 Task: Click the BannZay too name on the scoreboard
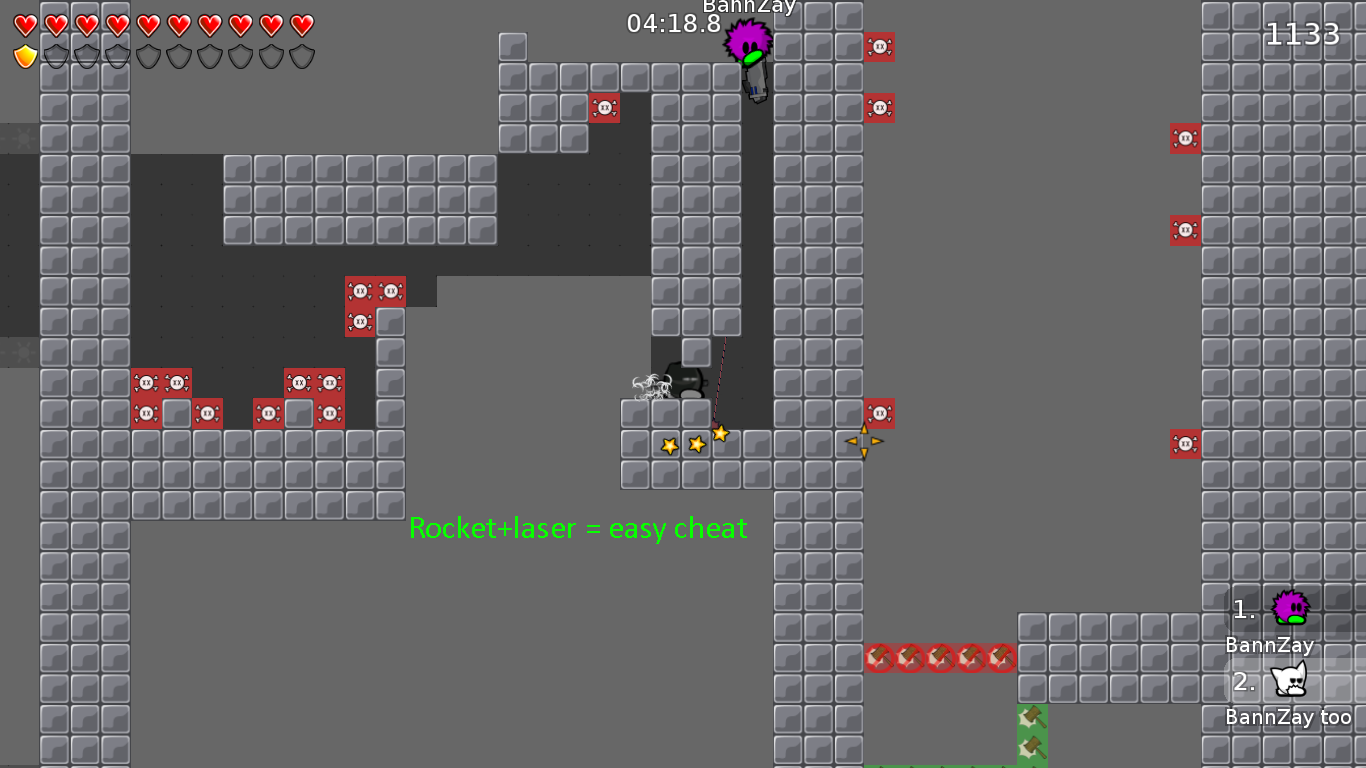click(1288, 716)
